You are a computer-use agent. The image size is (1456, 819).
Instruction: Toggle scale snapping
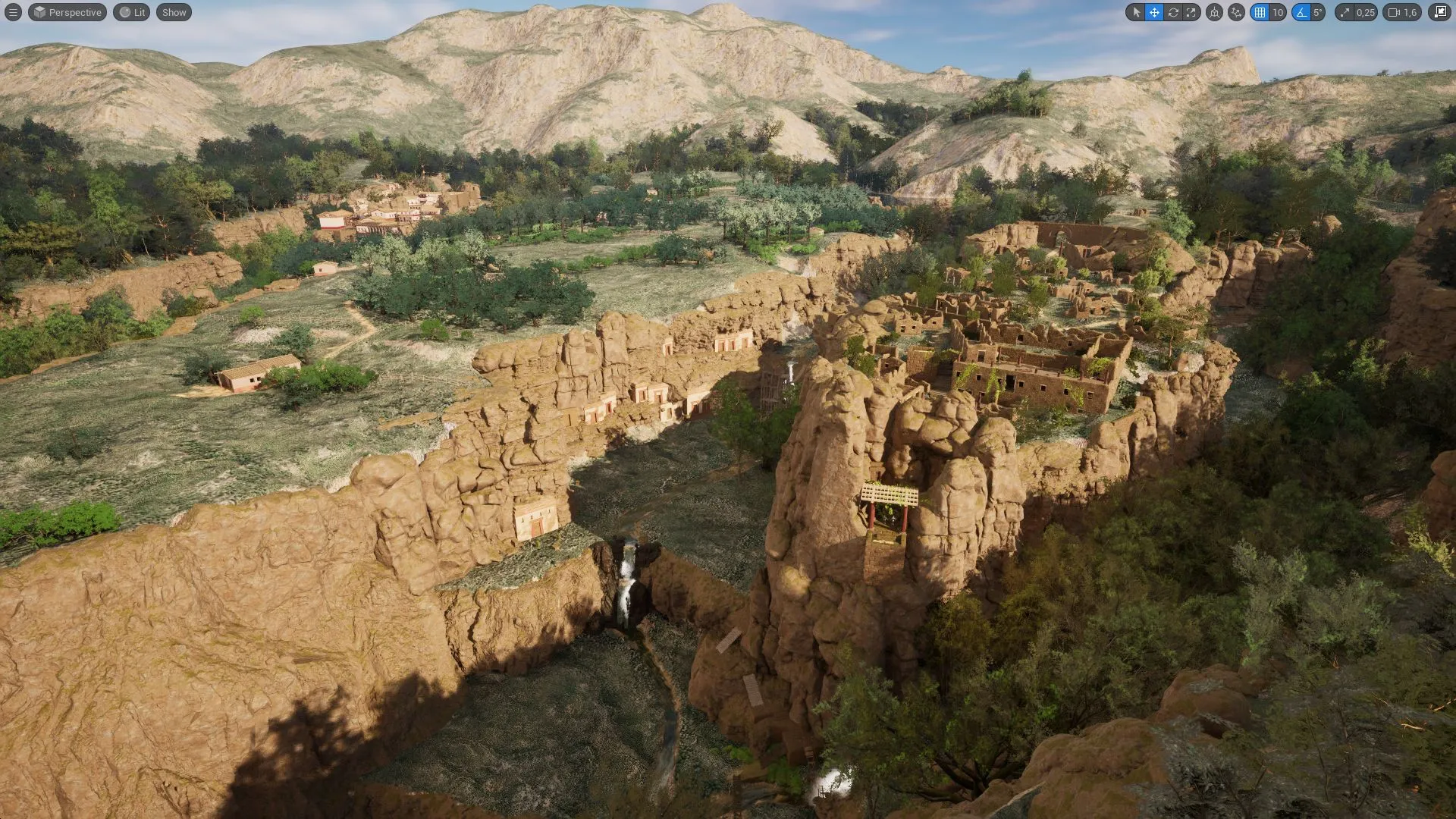click(1346, 12)
